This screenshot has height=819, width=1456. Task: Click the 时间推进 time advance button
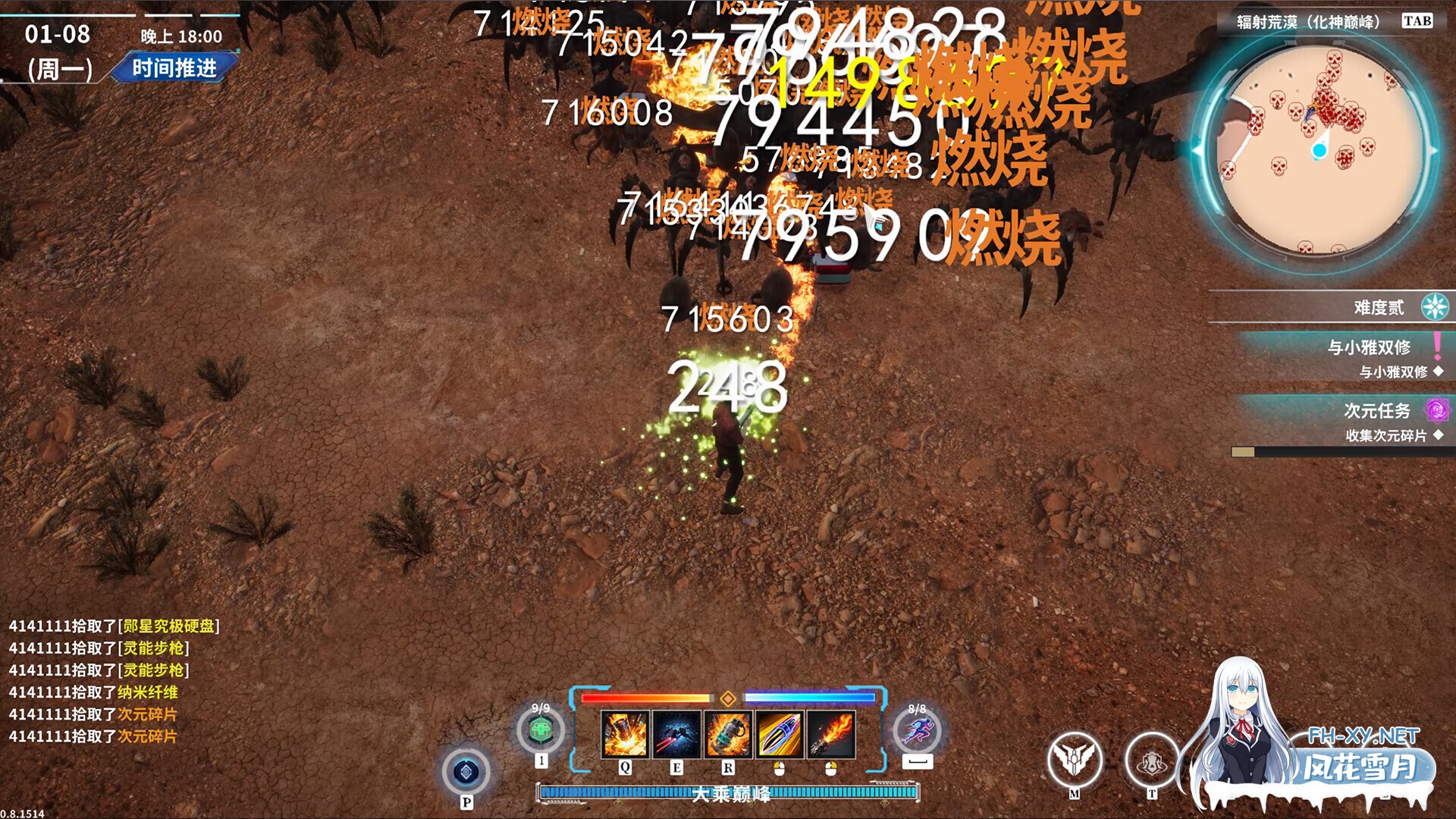174,68
